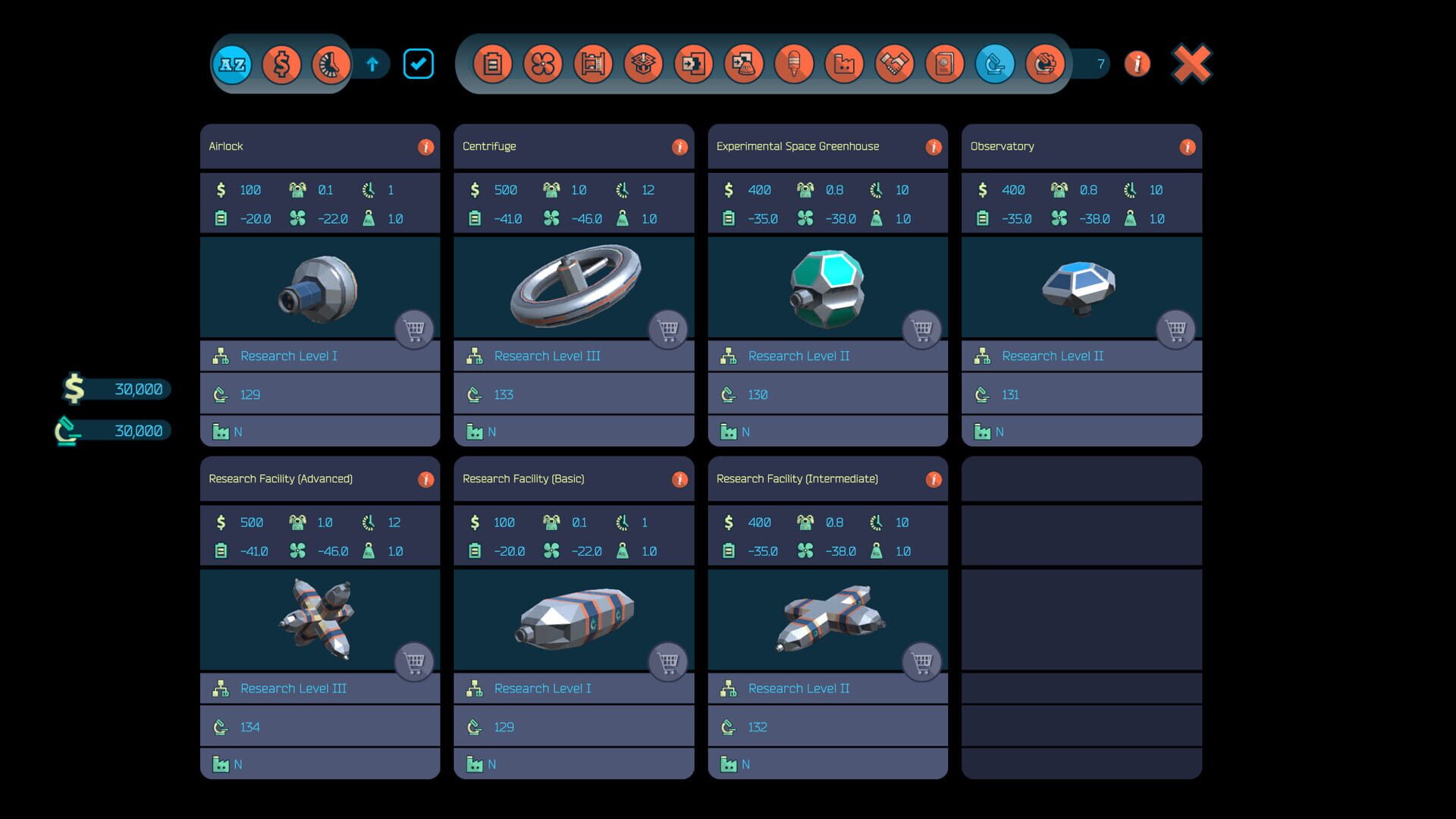Open info panel for the Airlock module

click(426, 146)
